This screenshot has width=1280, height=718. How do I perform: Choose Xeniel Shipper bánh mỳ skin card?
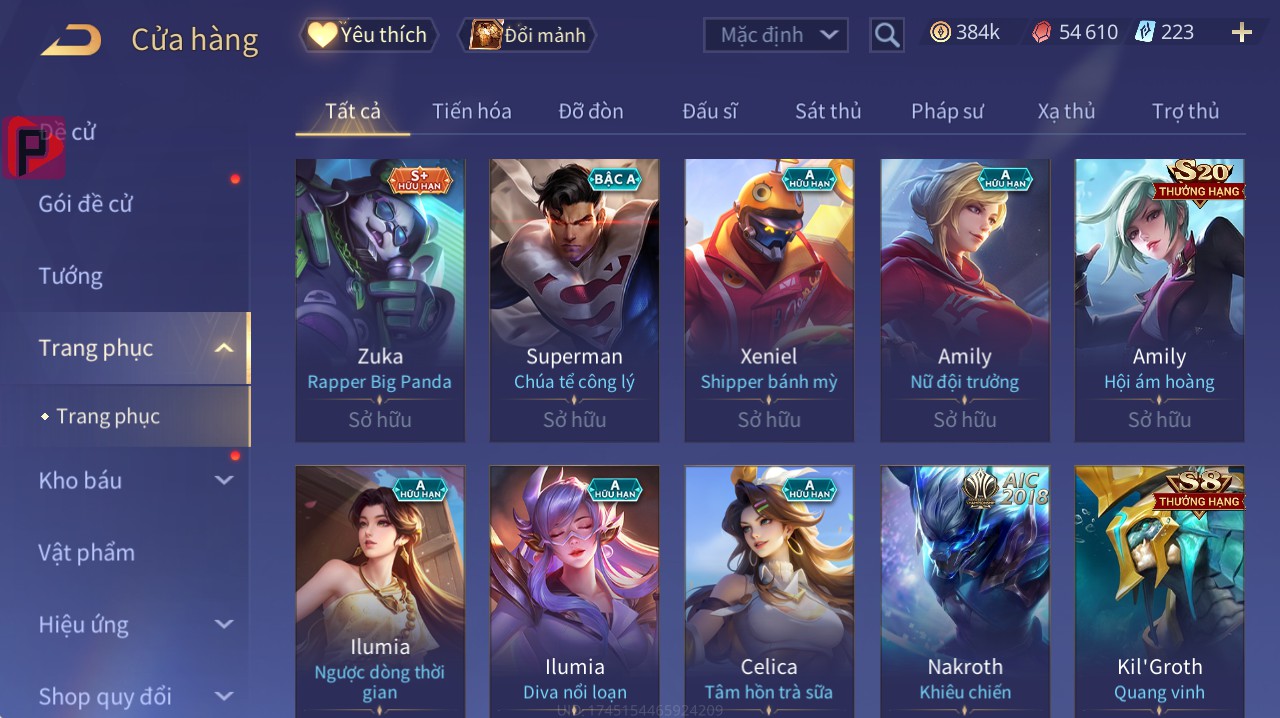click(769, 300)
